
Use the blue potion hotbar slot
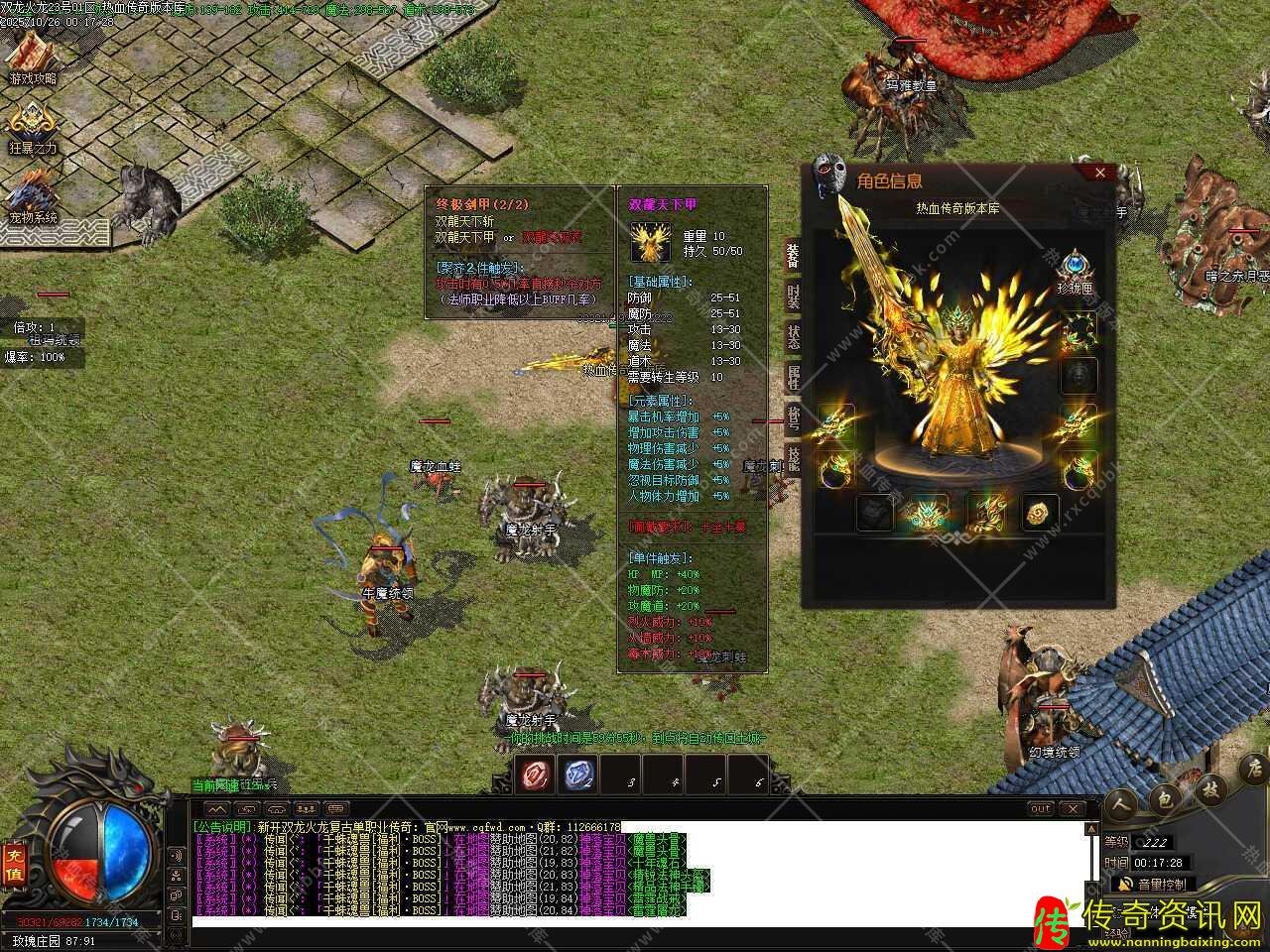579,775
